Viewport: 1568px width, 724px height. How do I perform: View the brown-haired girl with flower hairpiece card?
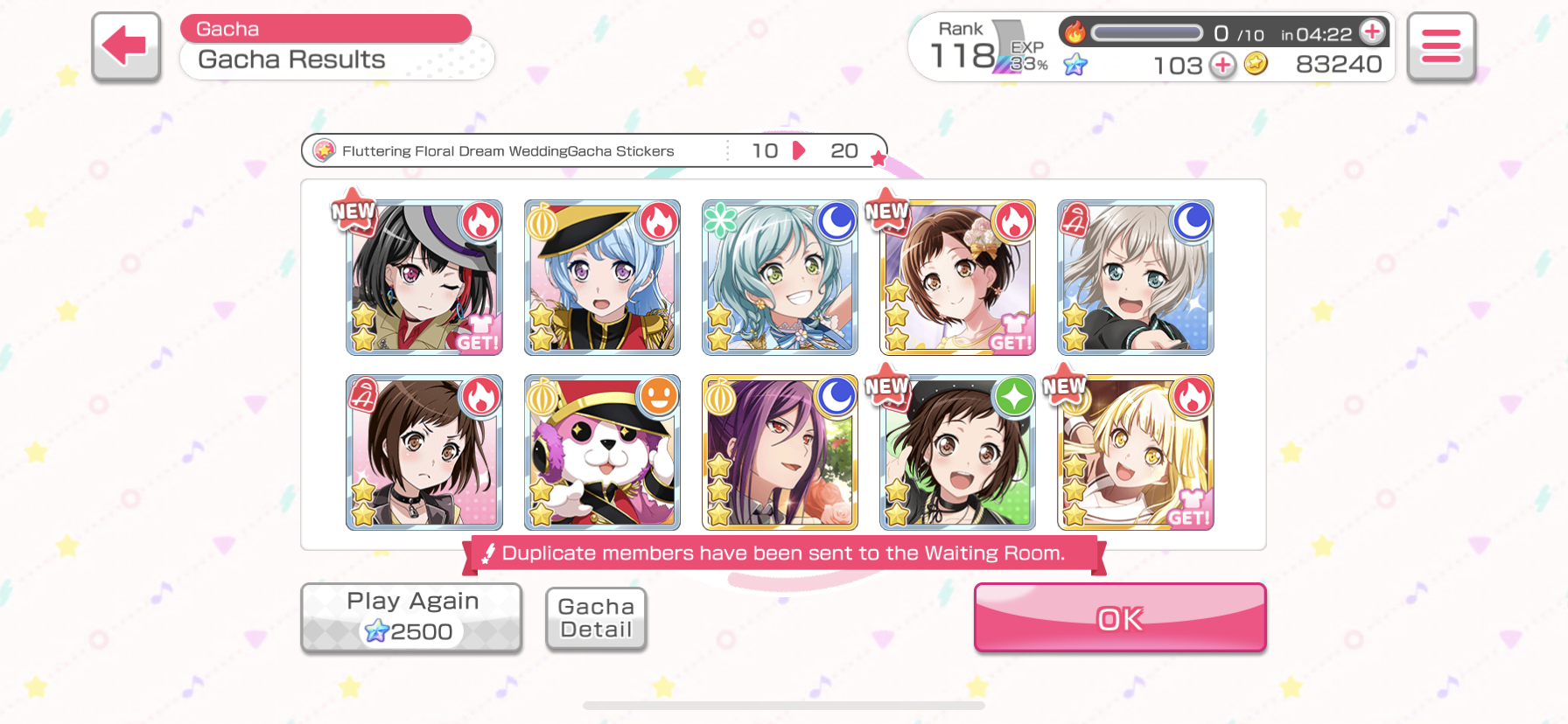(x=957, y=278)
